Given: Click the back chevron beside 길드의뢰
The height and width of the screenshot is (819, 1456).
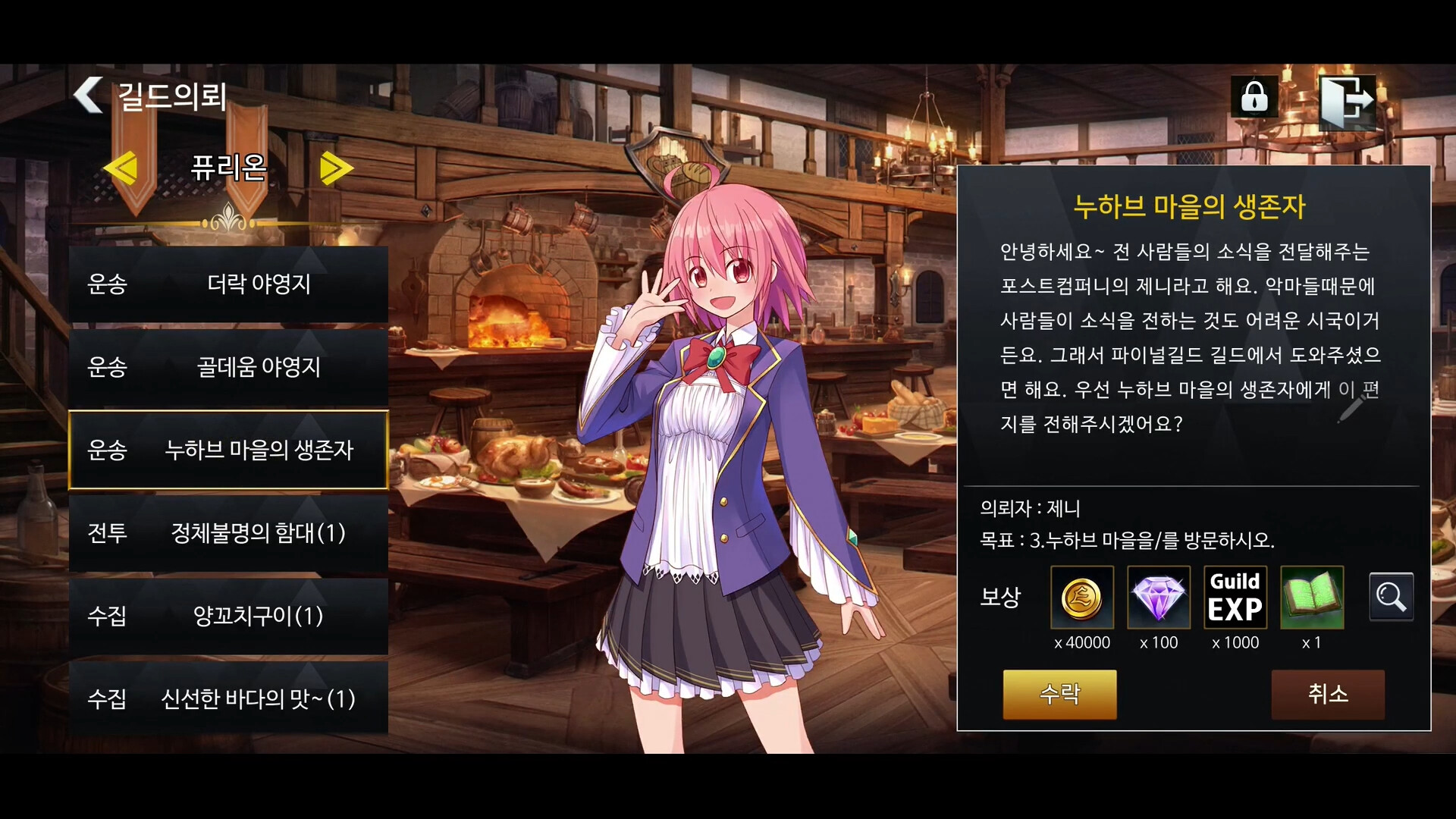Looking at the screenshot, I should click(87, 96).
